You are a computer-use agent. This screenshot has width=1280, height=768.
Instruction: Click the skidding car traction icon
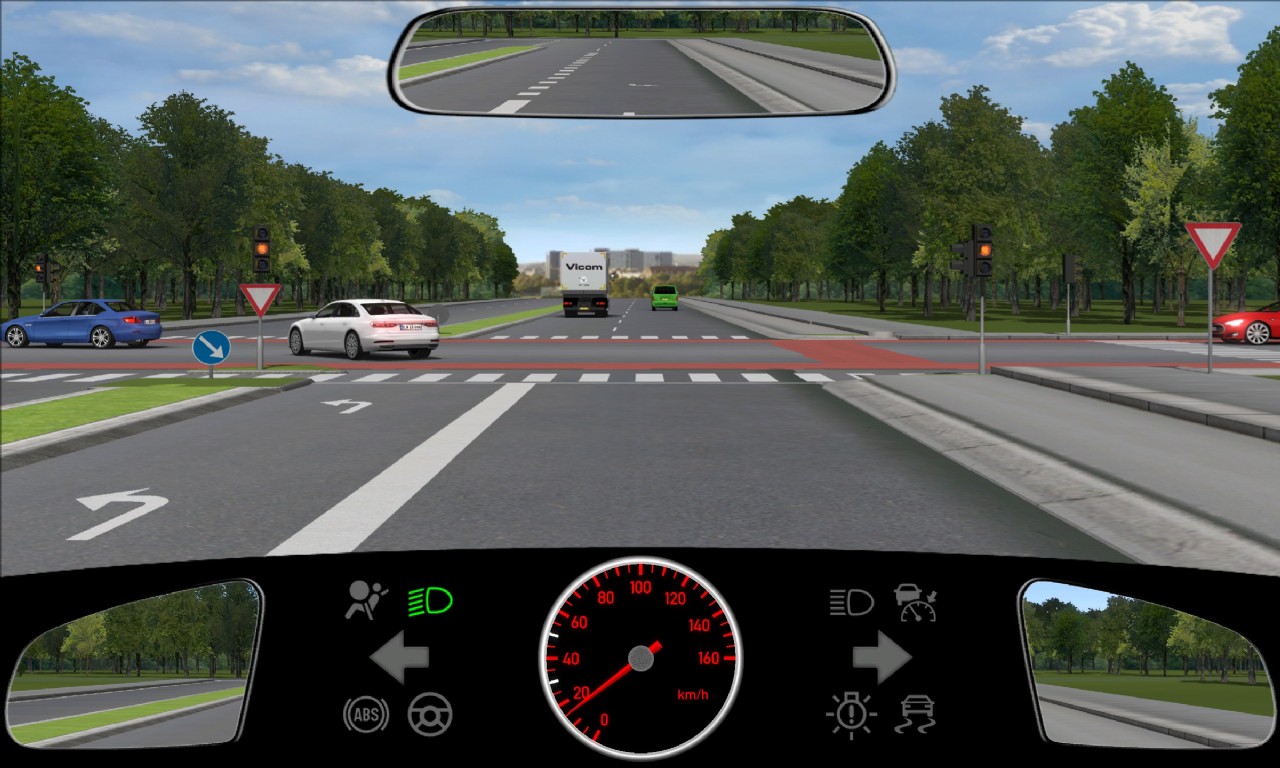915,714
